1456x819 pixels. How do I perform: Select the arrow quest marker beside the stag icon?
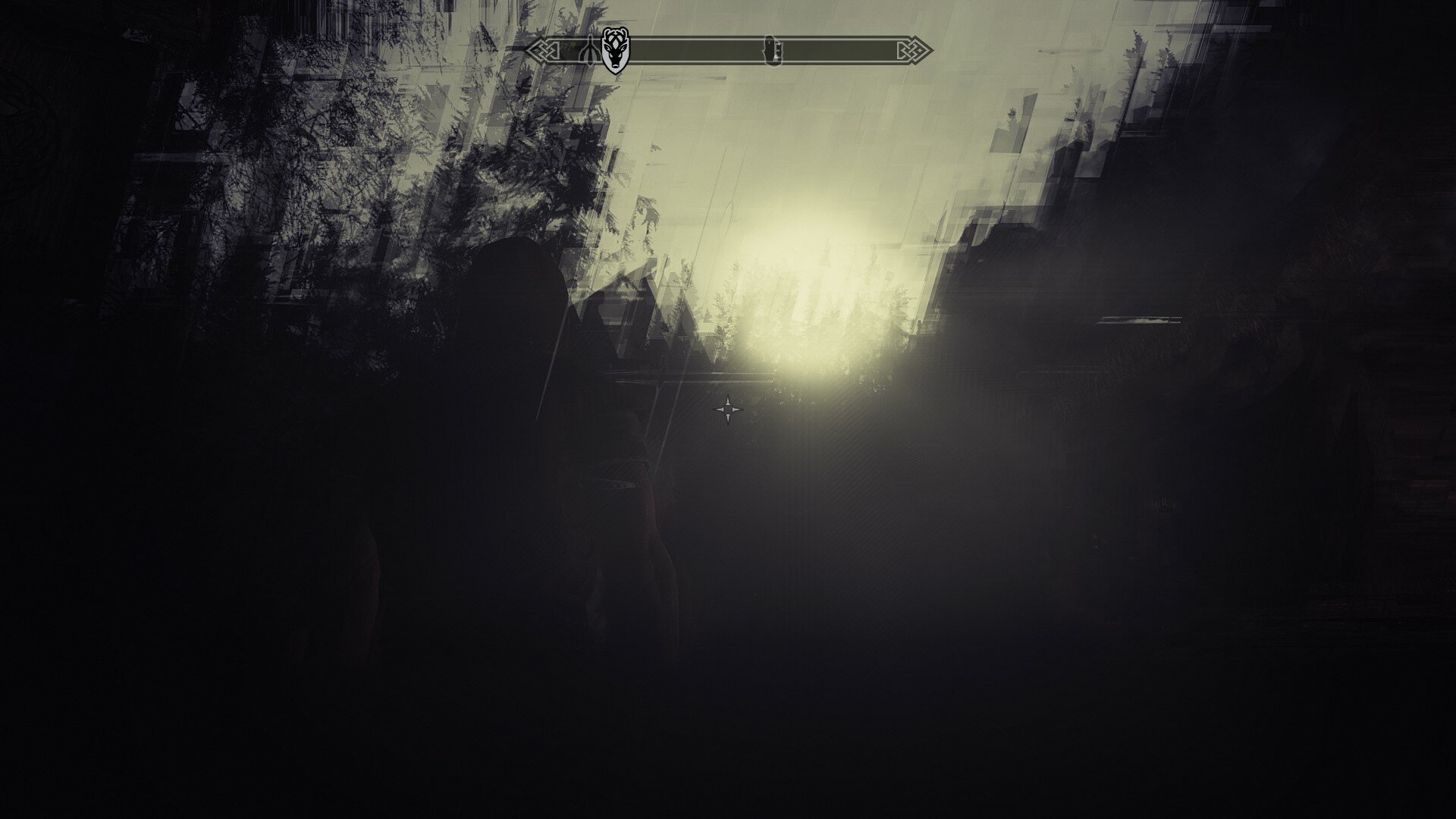[x=589, y=49]
